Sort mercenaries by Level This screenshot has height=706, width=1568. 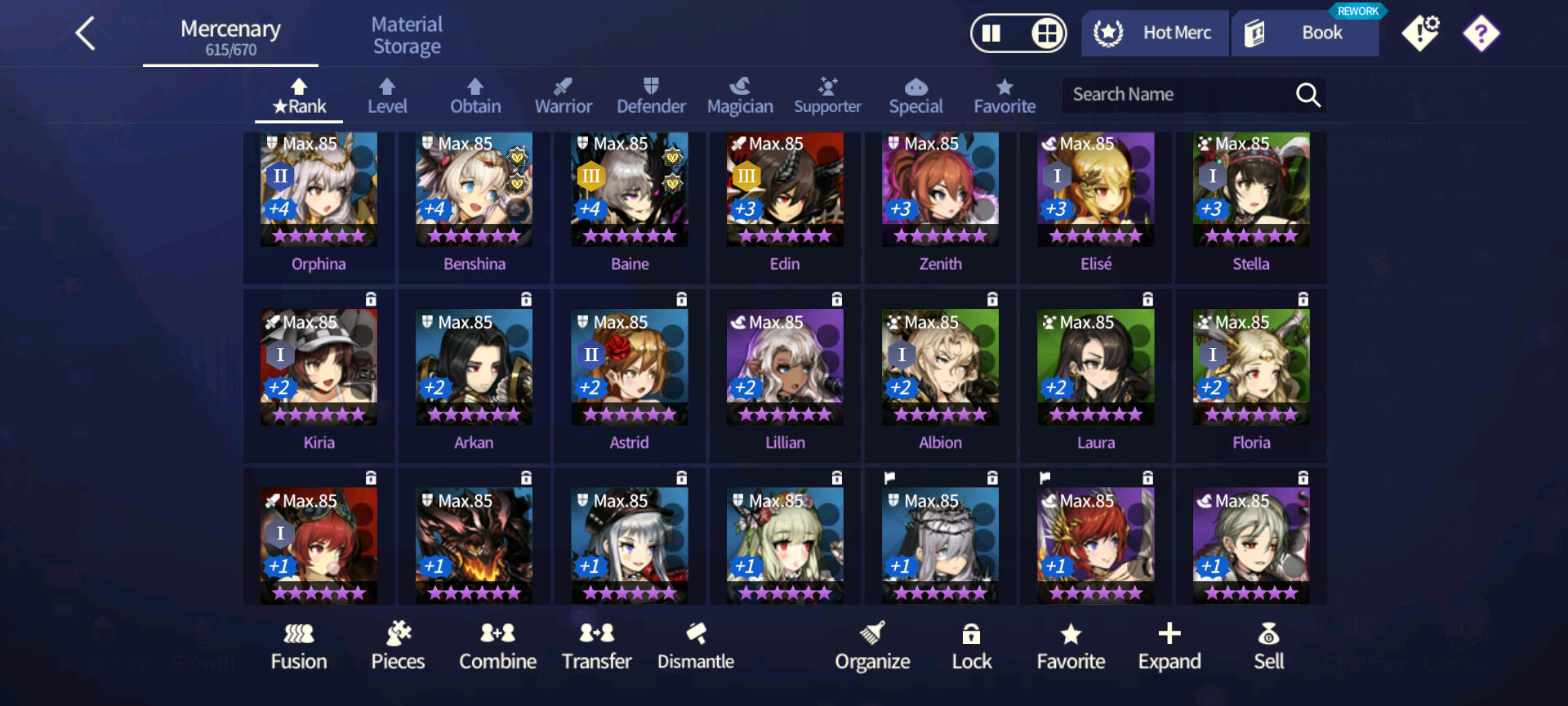coord(387,96)
